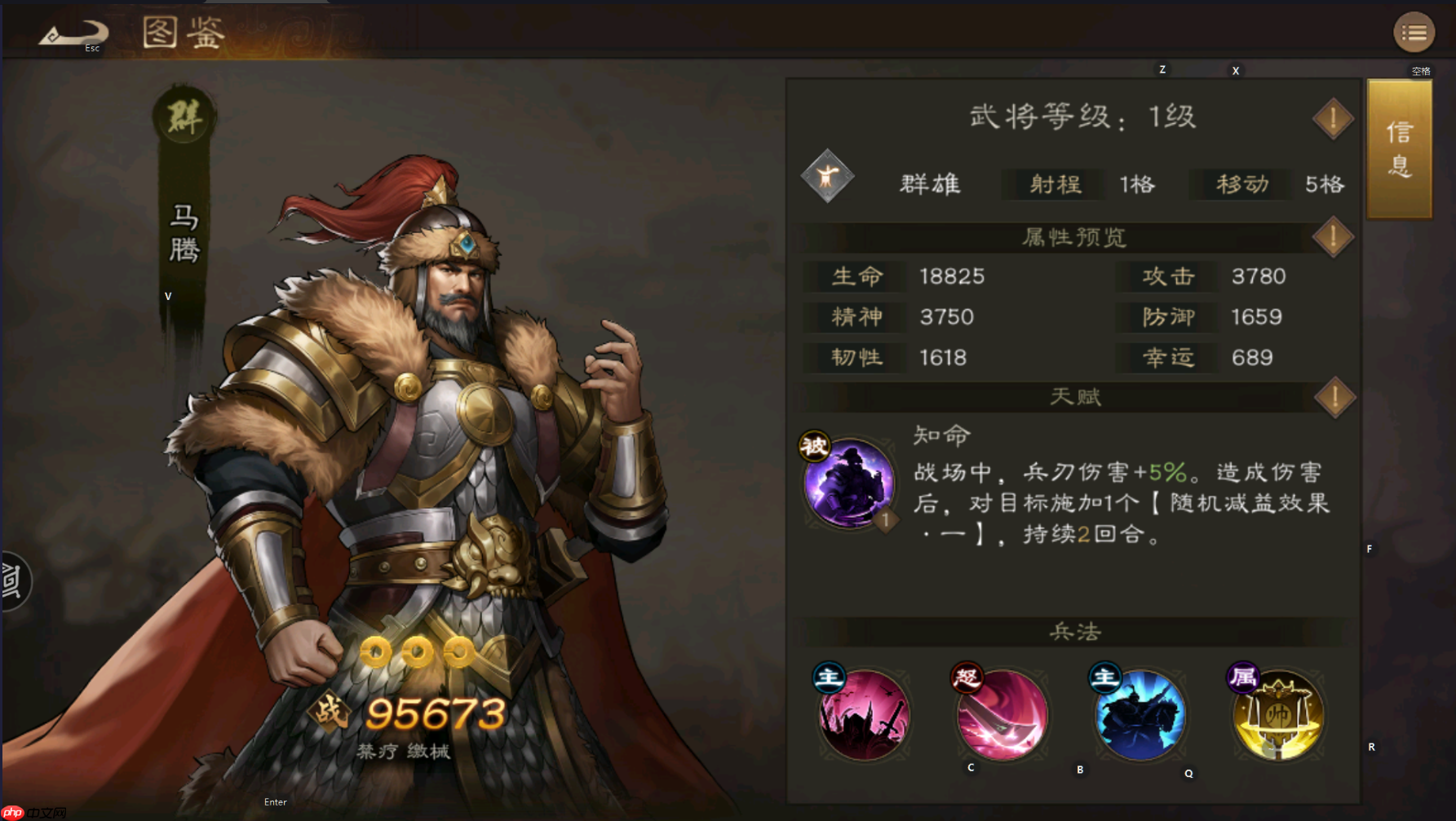Switch to the 信息 tab on the right
This screenshot has height=821, width=1456.
click(1398, 148)
